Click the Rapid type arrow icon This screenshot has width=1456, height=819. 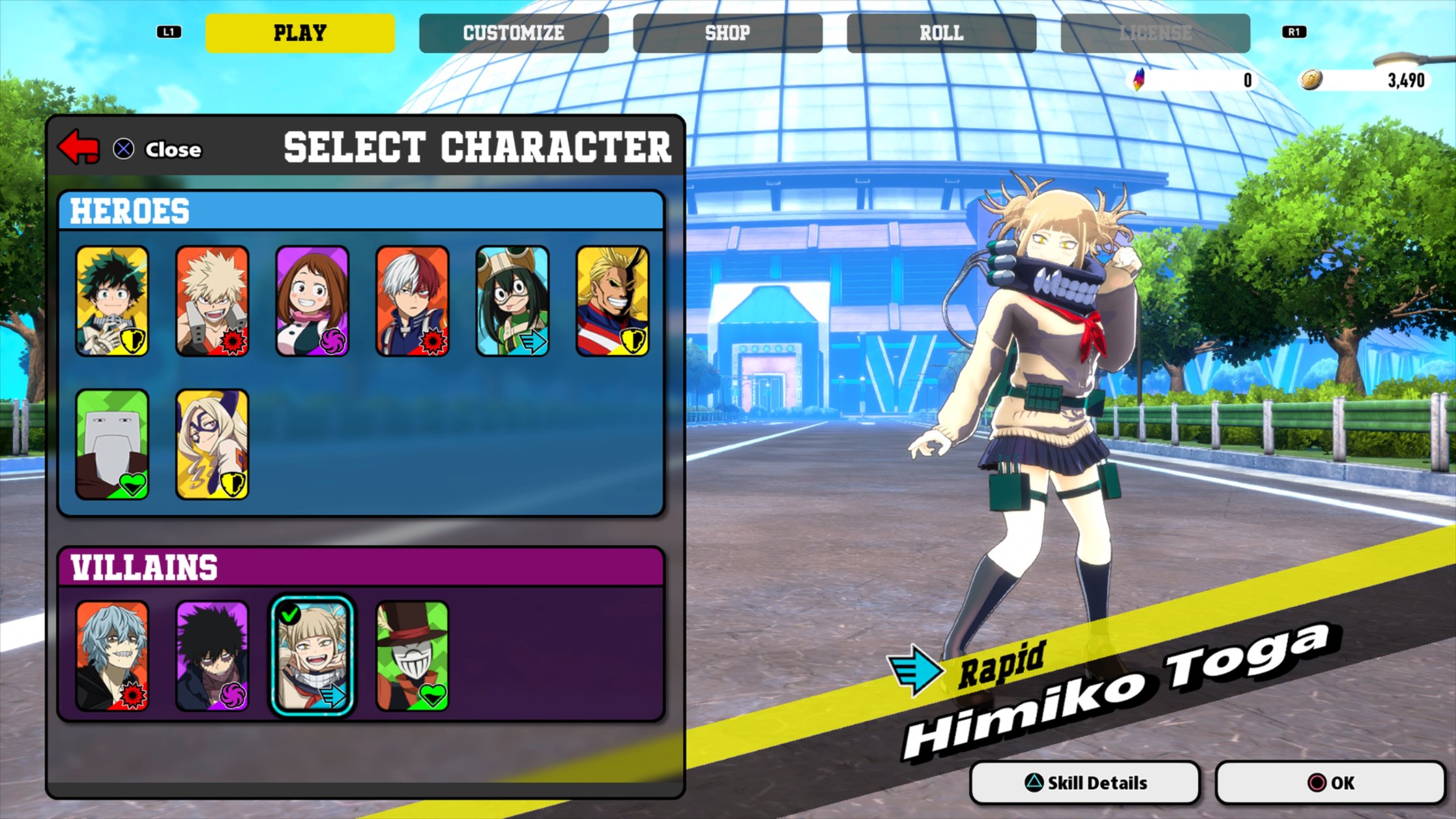click(x=915, y=668)
